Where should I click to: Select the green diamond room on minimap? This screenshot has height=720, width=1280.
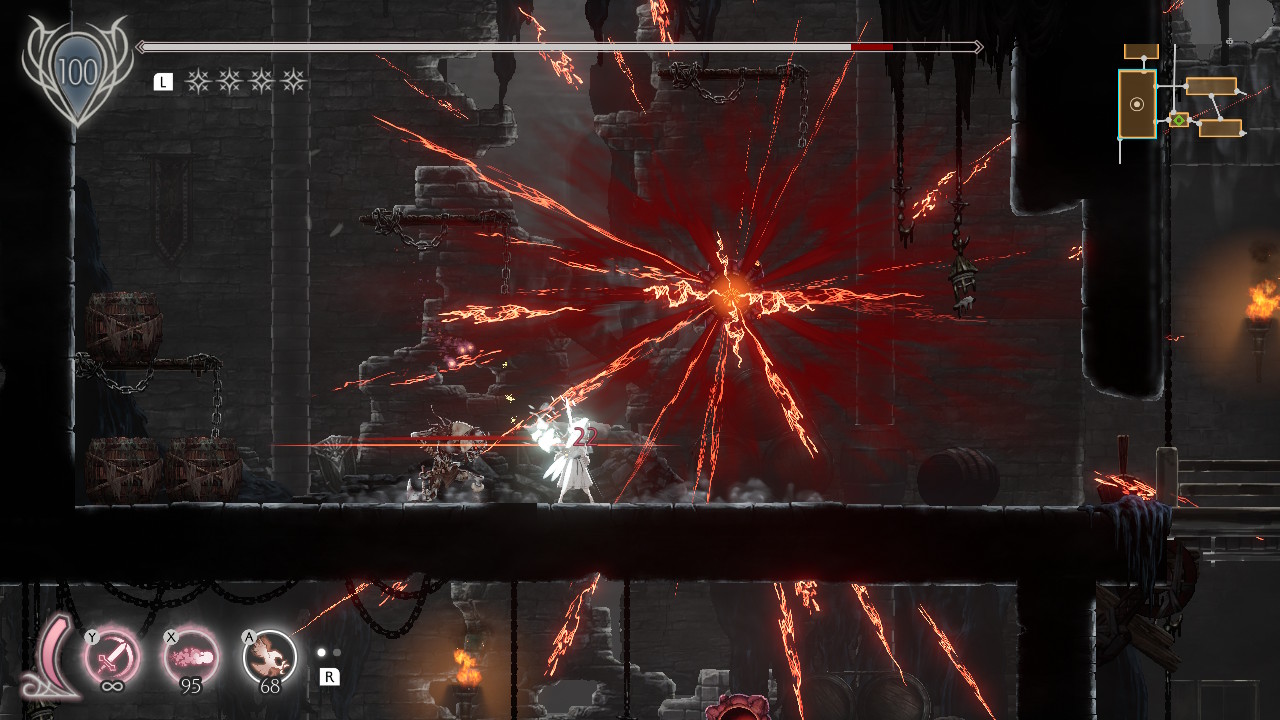pos(1179,120)
